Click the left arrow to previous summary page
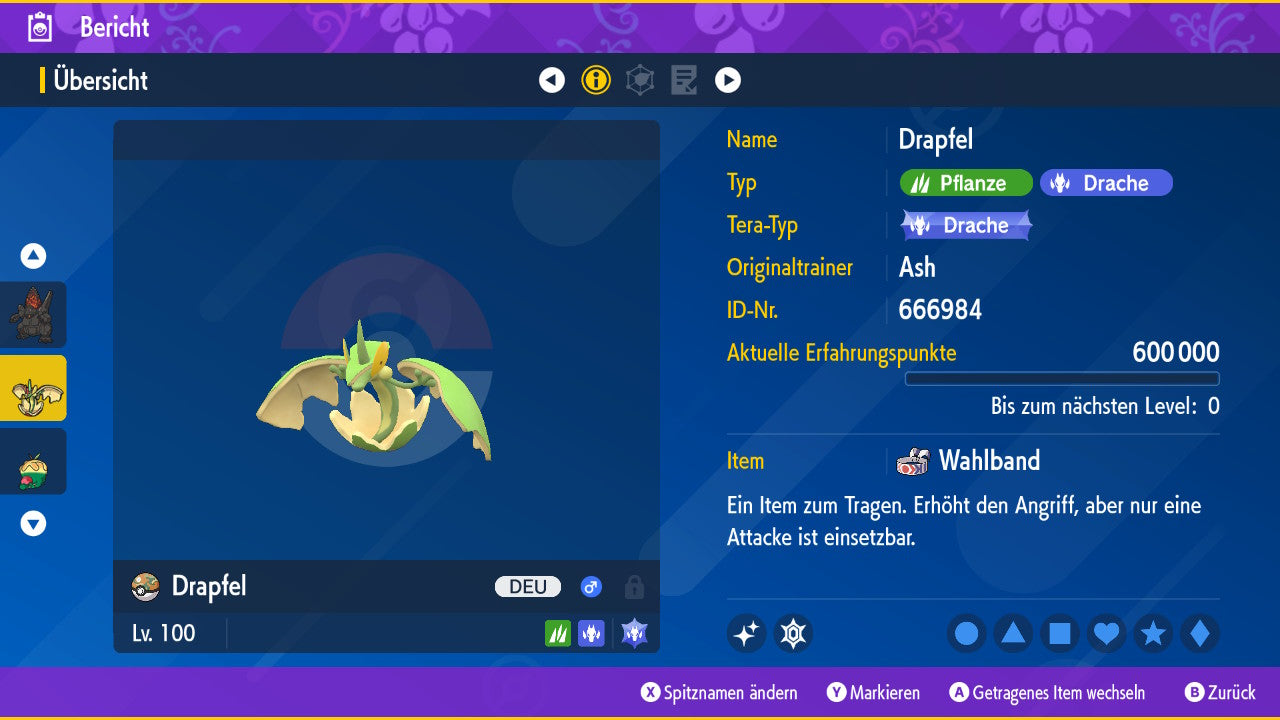Screen dimensions: 1280x720 point(552,80)
